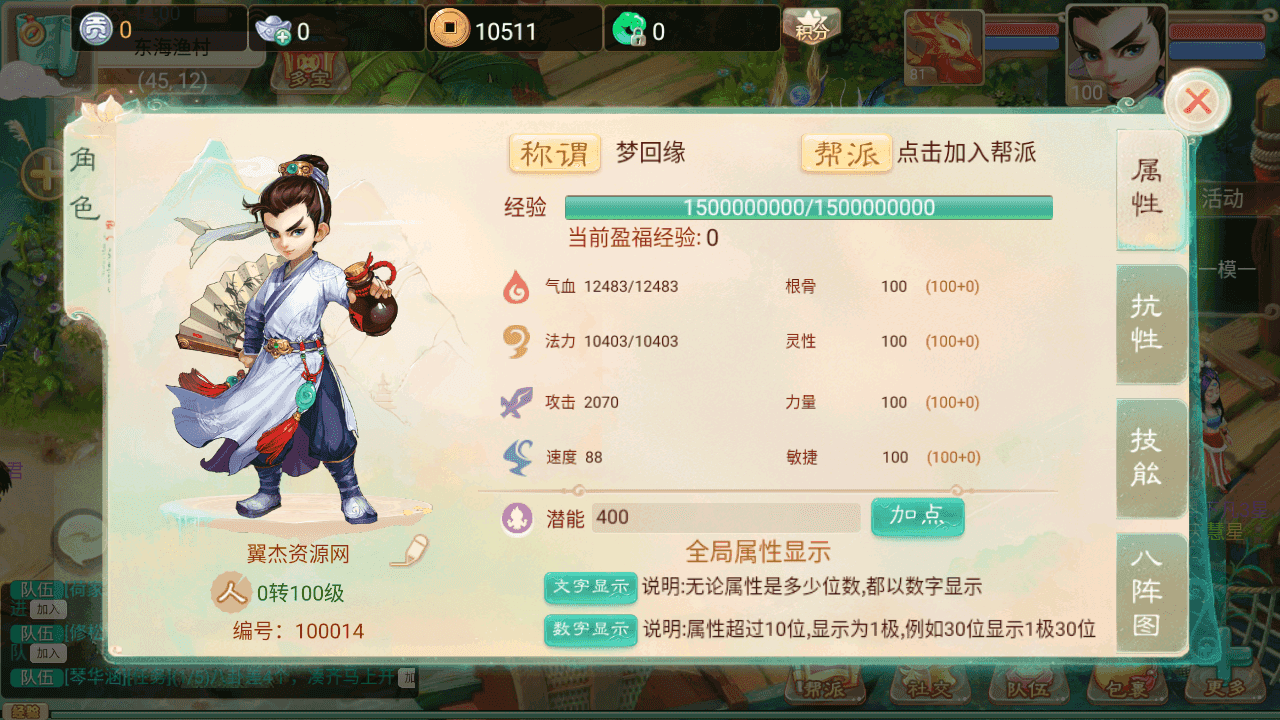Open the 抗性 tab

1147,322
